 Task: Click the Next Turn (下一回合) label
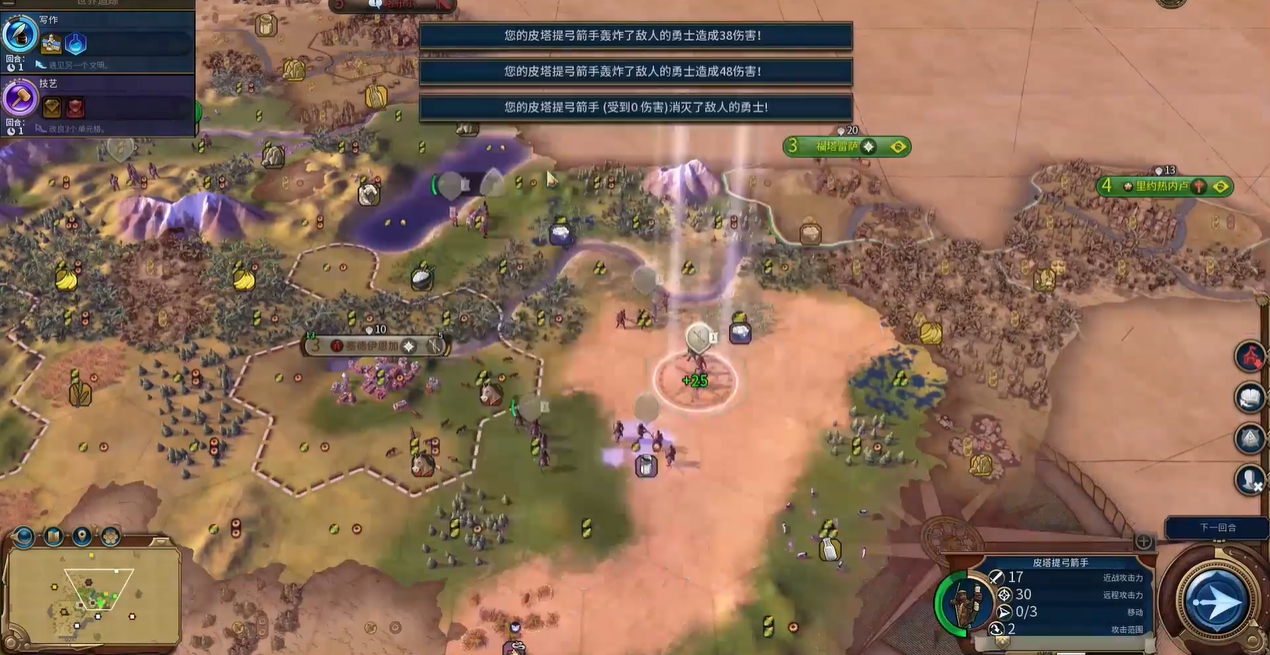pos(1216,527)
